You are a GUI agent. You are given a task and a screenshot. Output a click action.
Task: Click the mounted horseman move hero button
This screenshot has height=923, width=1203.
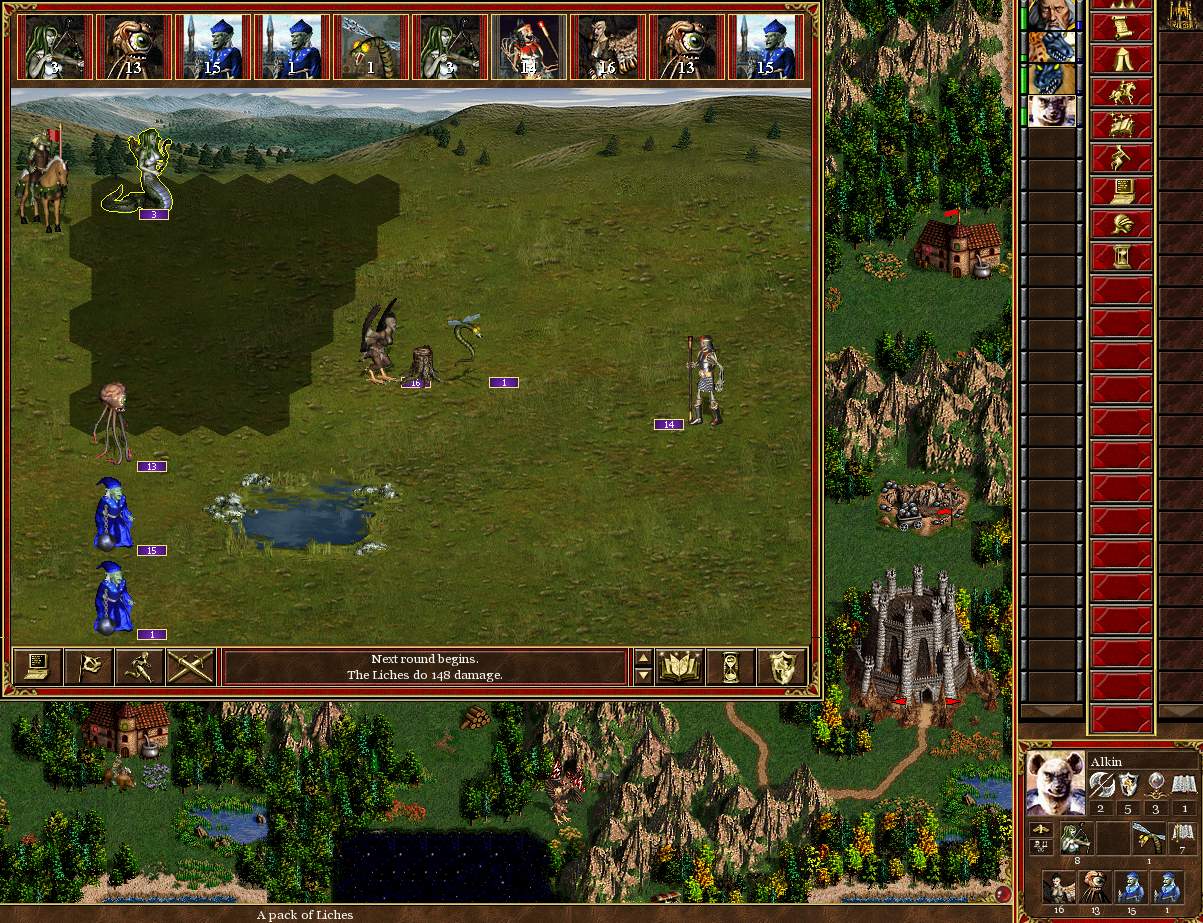[x=1121, y=92]
